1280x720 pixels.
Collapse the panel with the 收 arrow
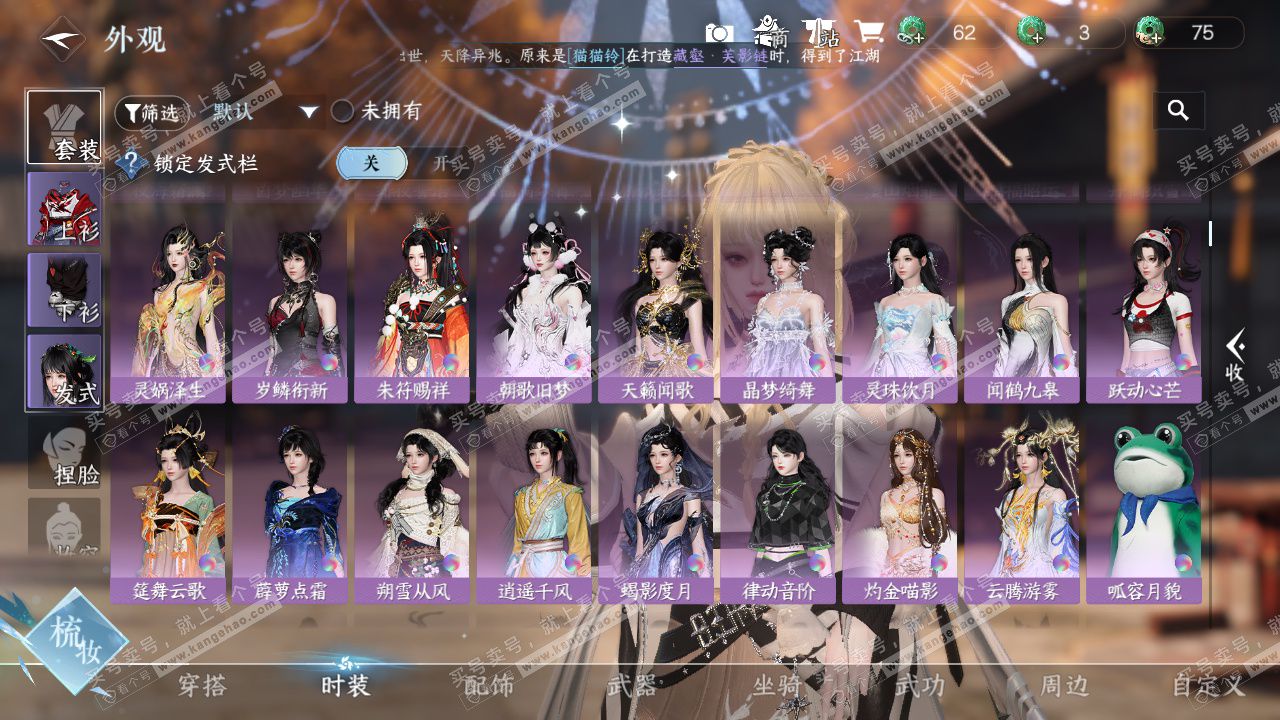(1235, 357)
